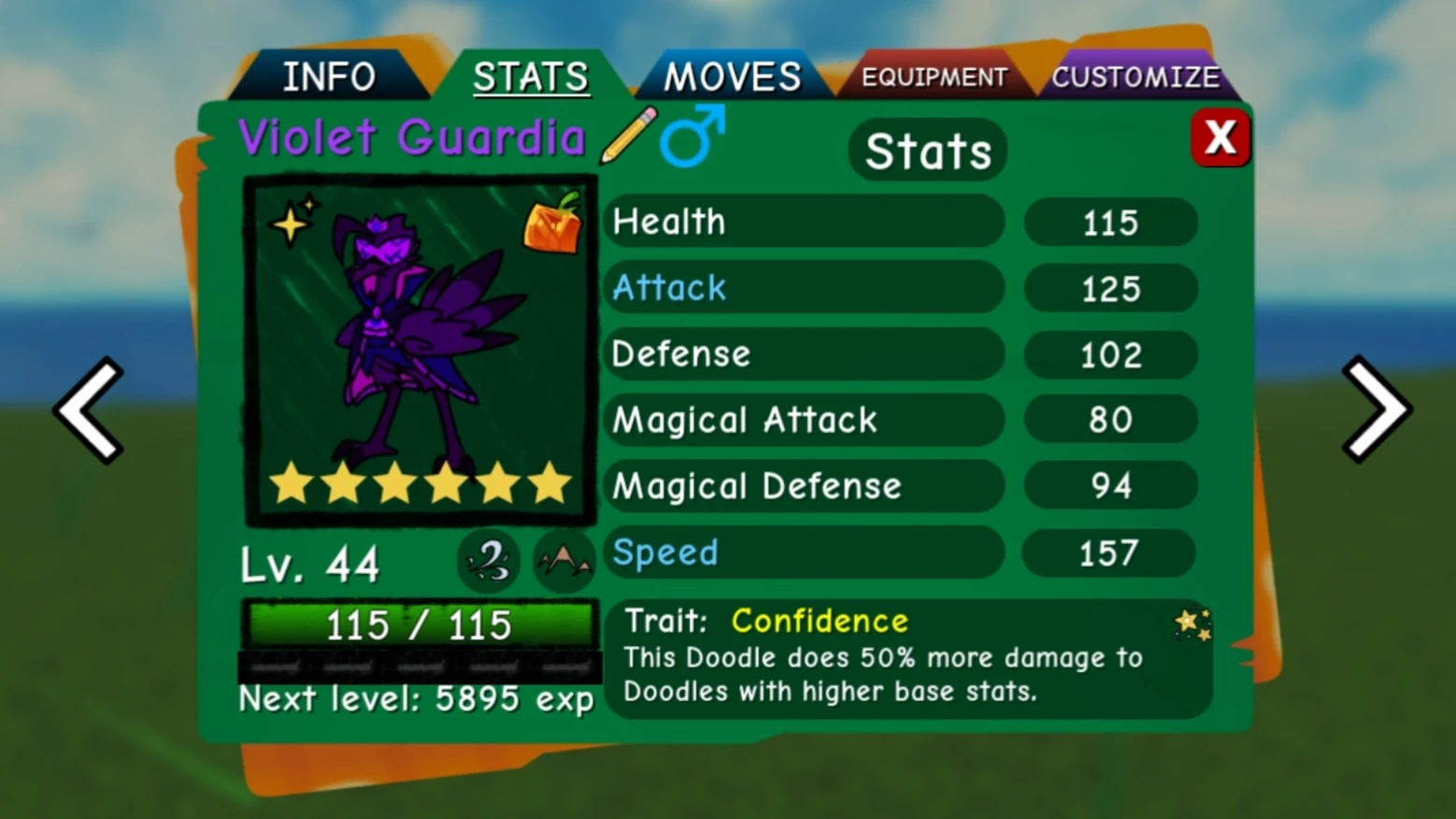This screenshot has width=1456, height=819.
Task: Select the highlighted Speed stat row
Action: tap(804, 553)
